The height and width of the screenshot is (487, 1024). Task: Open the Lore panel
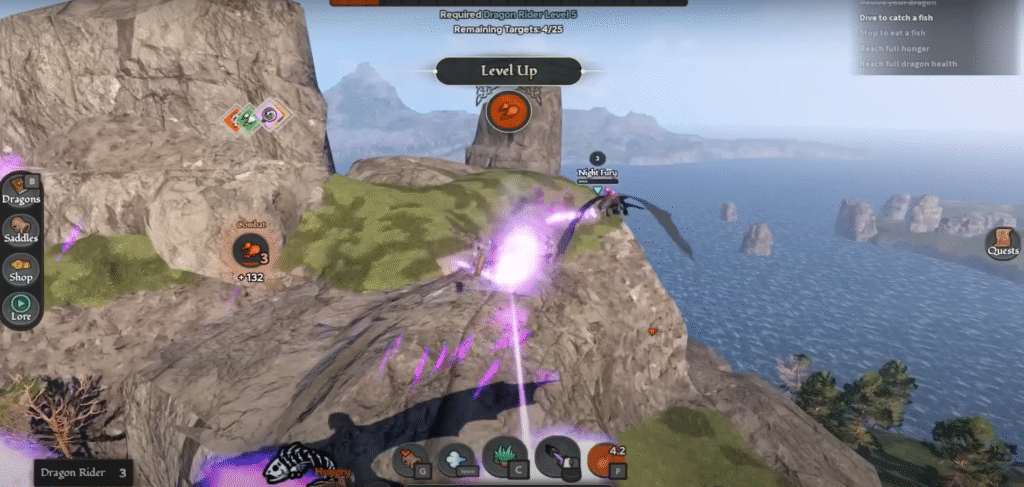21,307
